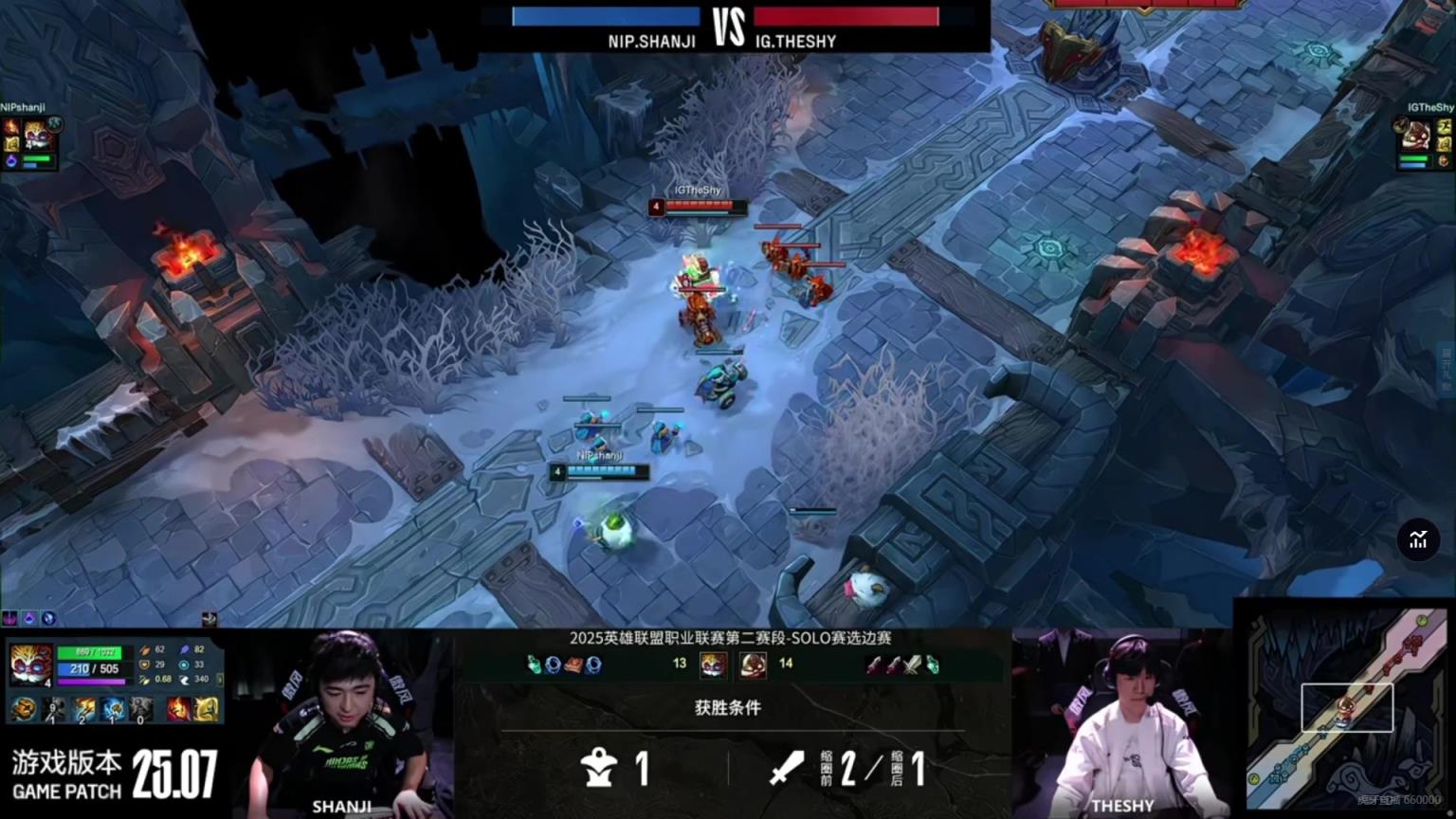Click Heimerdinger's champion portrait in the HUD
The image size is (1456, 819).
(30, 664)
